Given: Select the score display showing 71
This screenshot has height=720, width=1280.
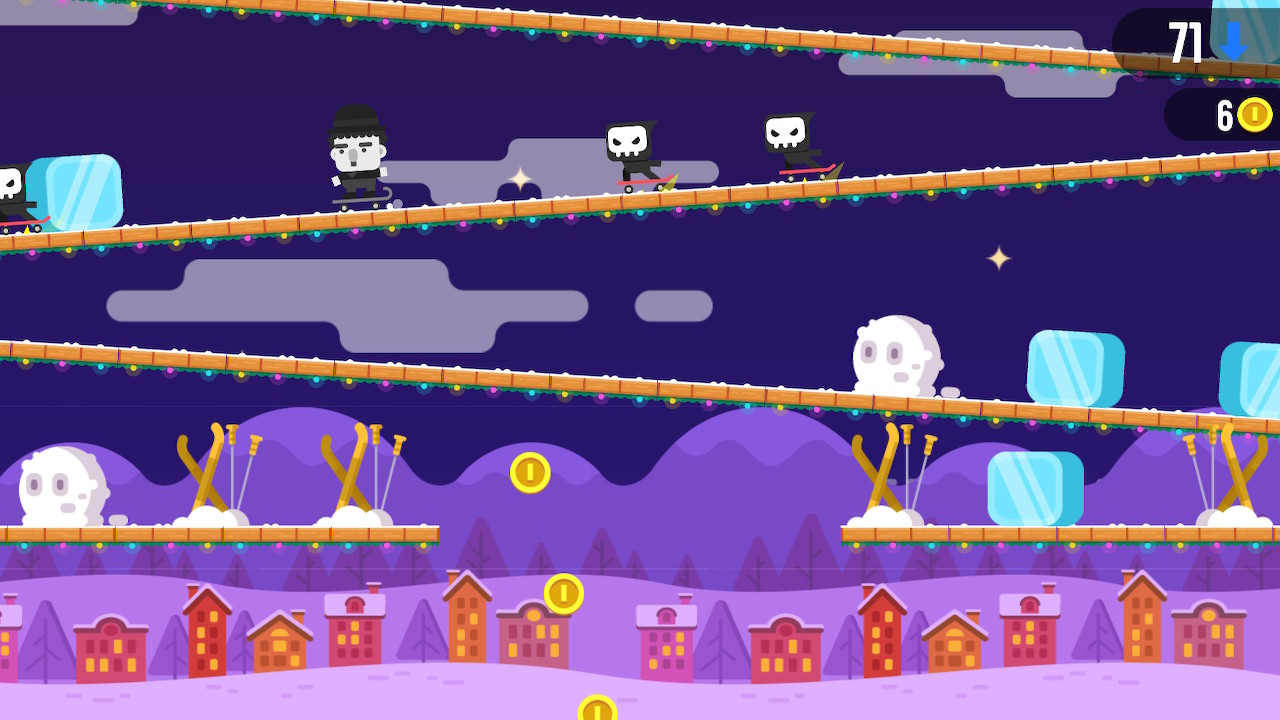Looking at the screenshot, I should click(1185, 42).
